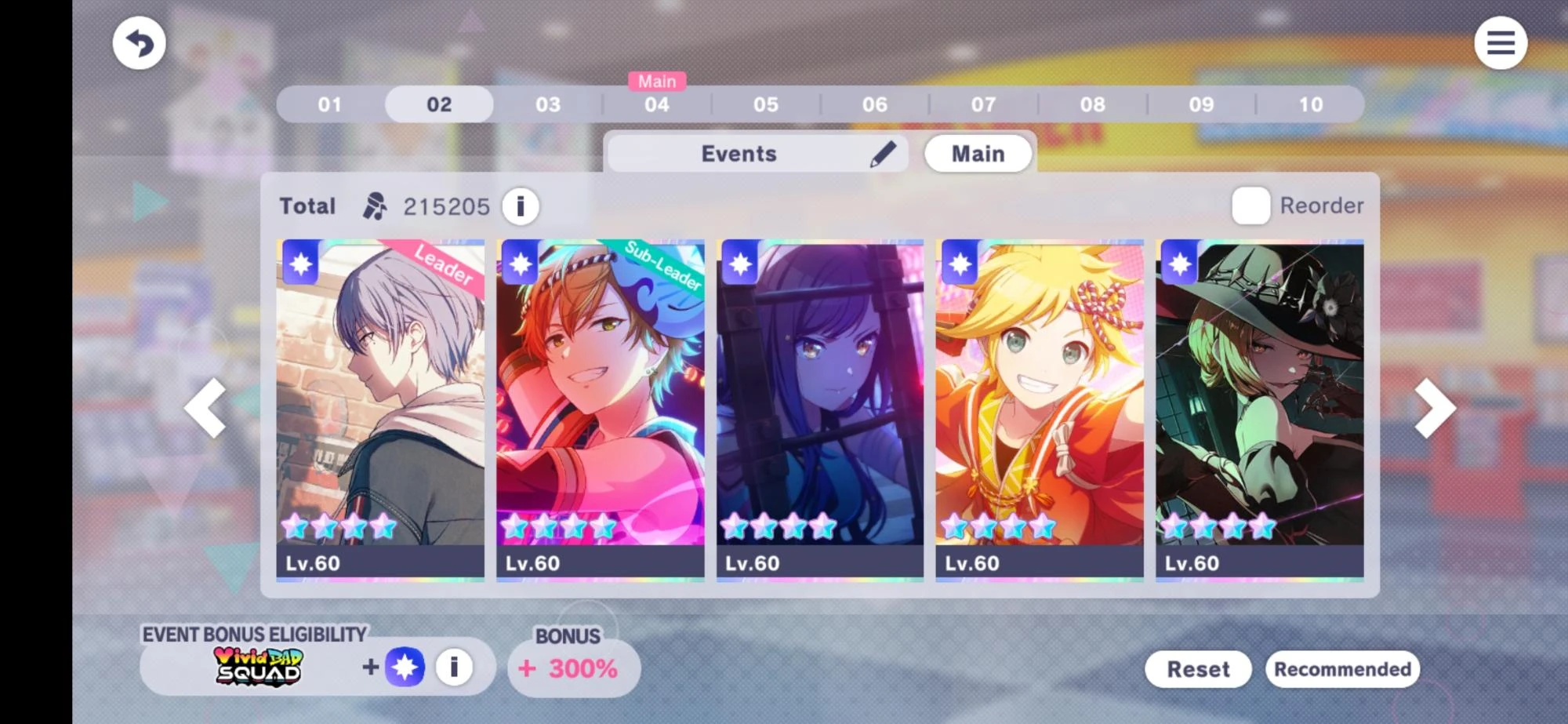Tap the microphone talent icon
The width and height of the screenshot is (1568, 724).
tap(372, 206)
